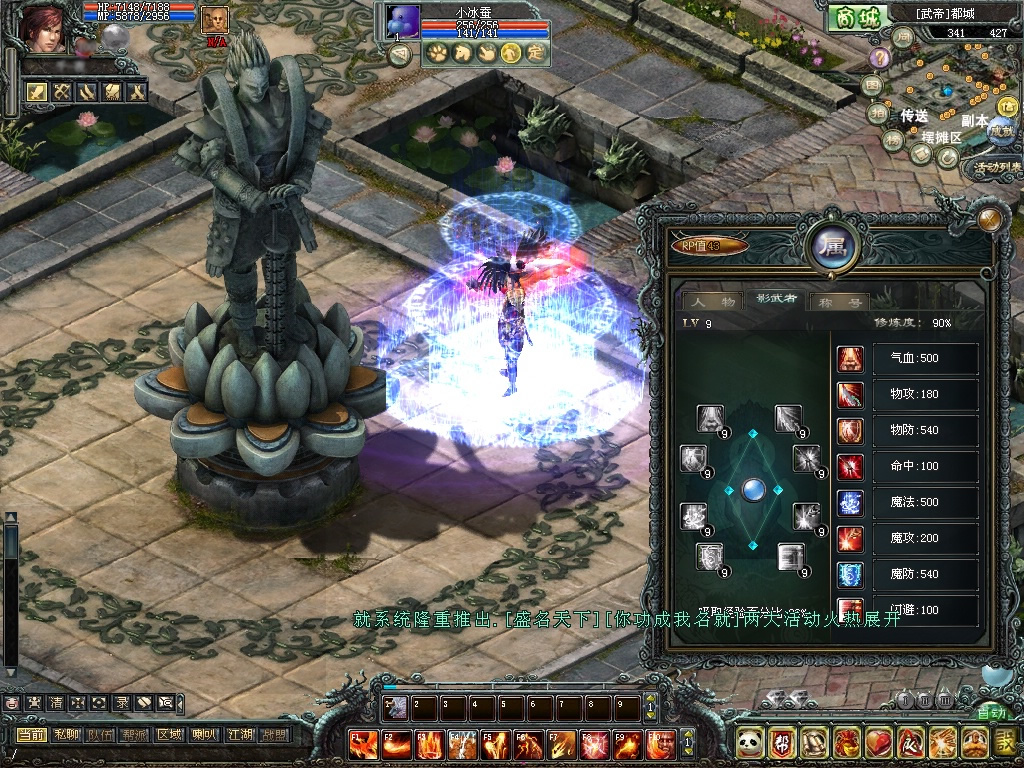Viewport: 1024px width, 768px height.
Task: Click the panda icon in bottom menu
Action: pos(751,742)
